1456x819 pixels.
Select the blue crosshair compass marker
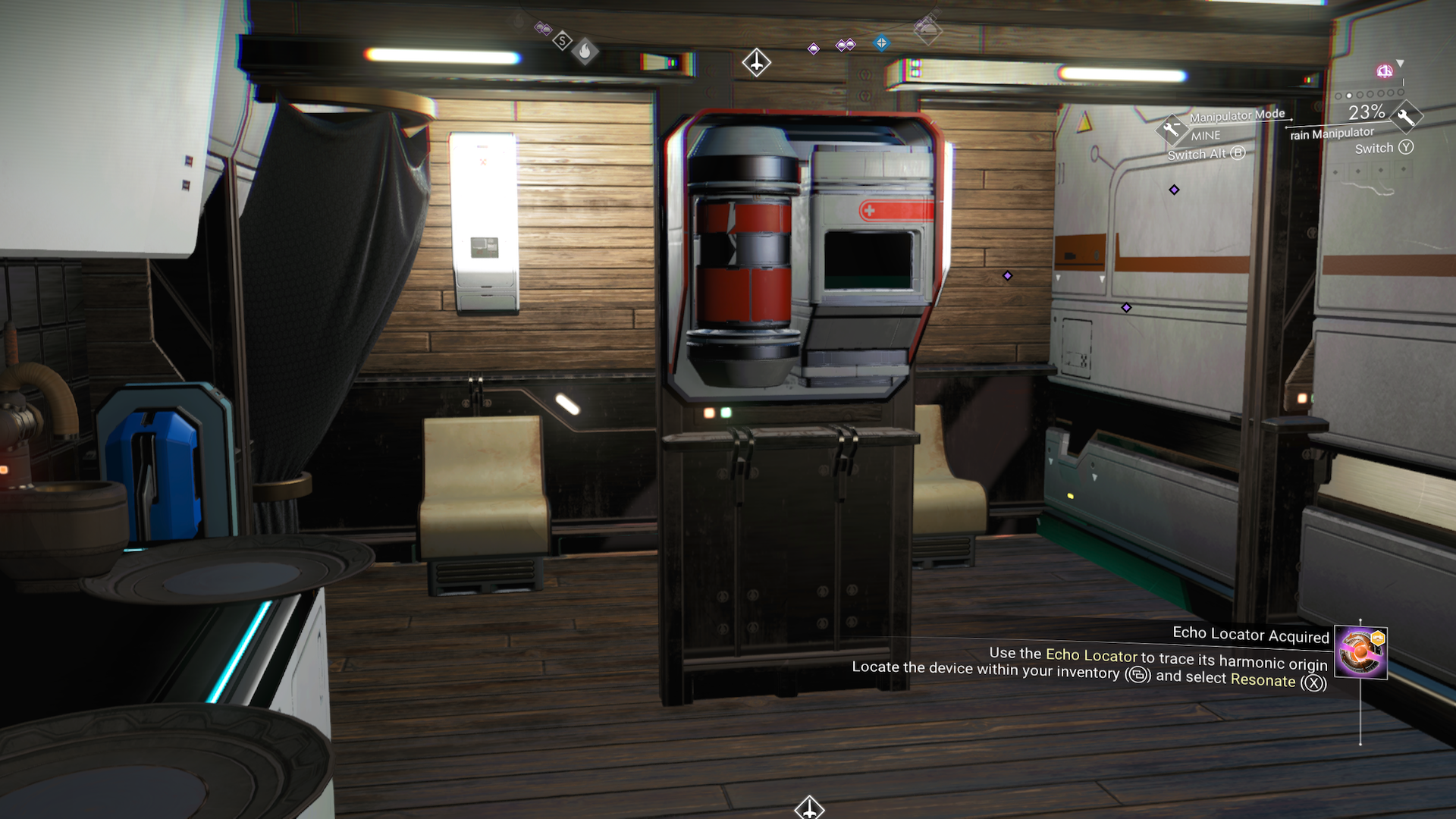point(881,43)
